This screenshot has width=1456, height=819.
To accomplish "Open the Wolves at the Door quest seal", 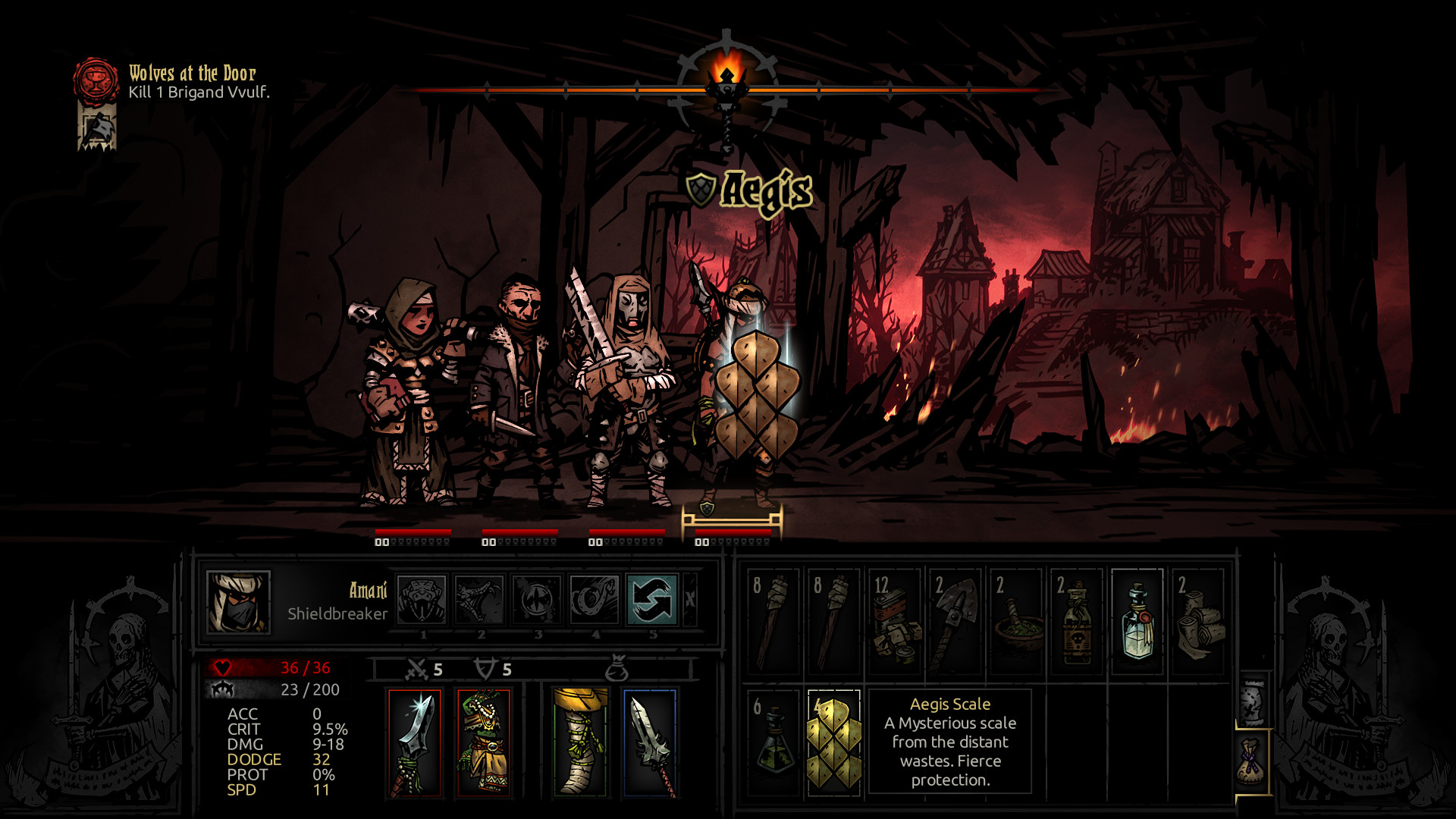I will 96,80.
